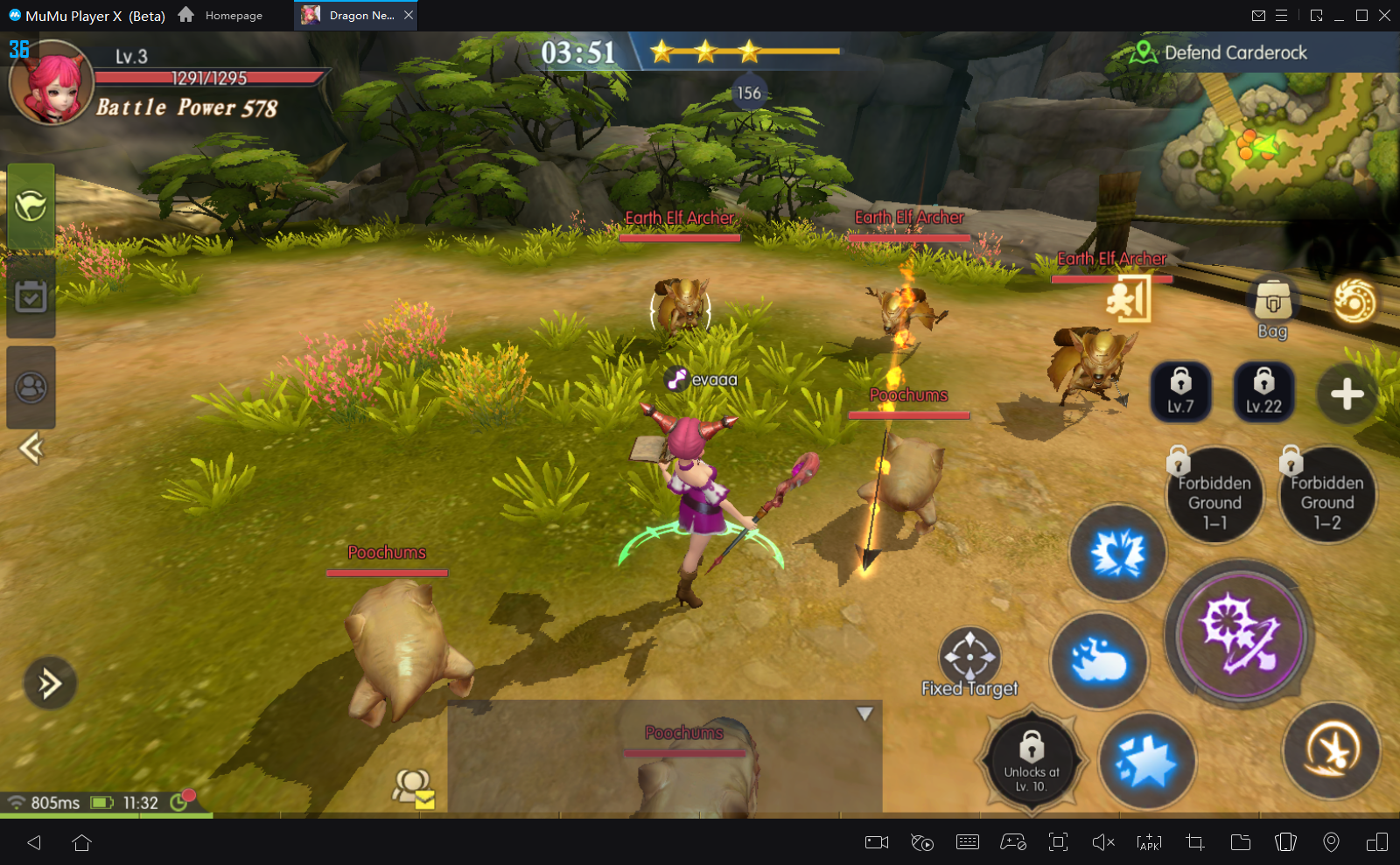The image size is (1400, 865).
Task: Tap the locked Lv.7 slot
Action: [x=1180, y=391]
